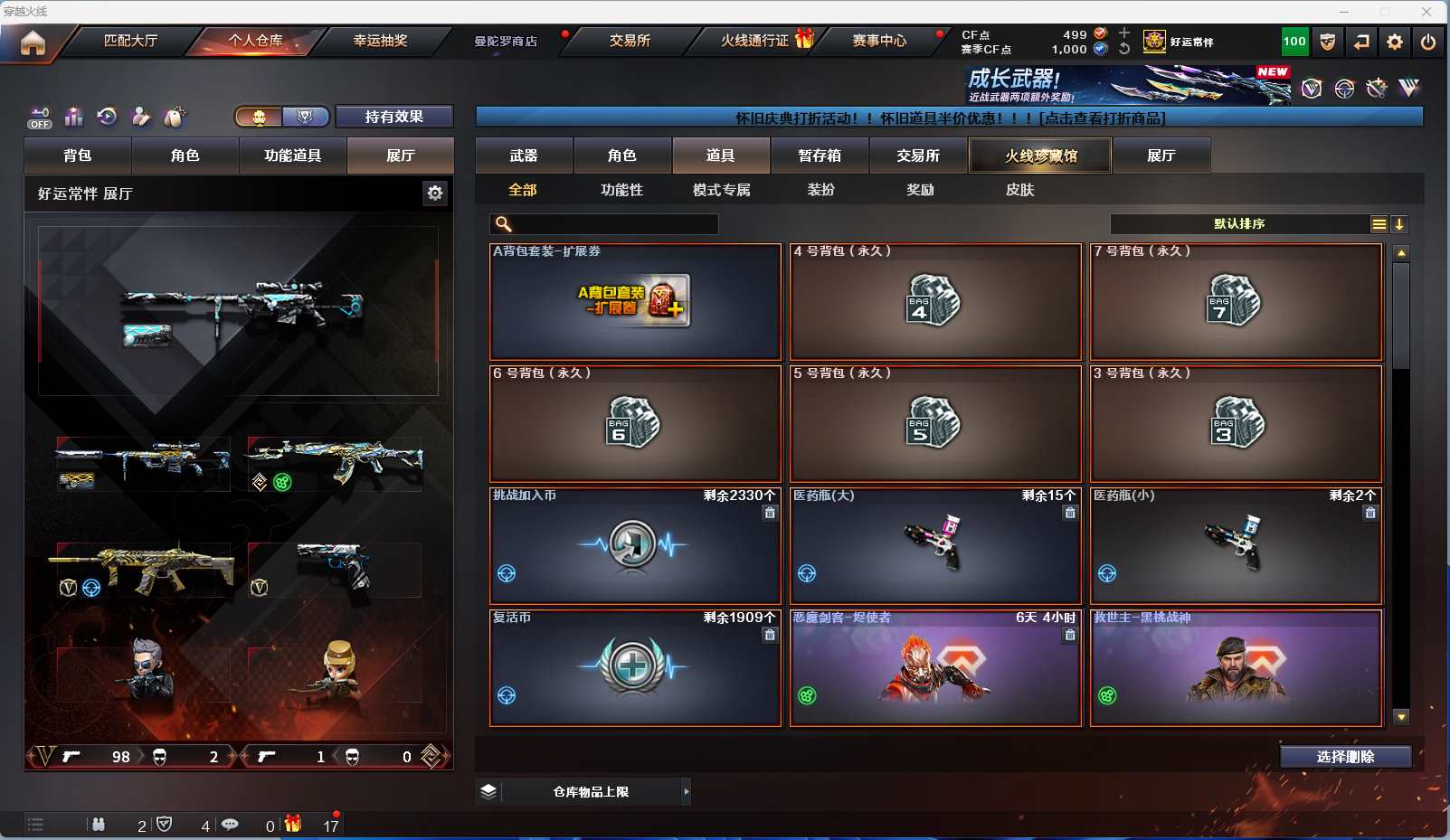Show the 皮肤 sub-category
This screenshot has height=840, width=1450.
coord(1019,190)
